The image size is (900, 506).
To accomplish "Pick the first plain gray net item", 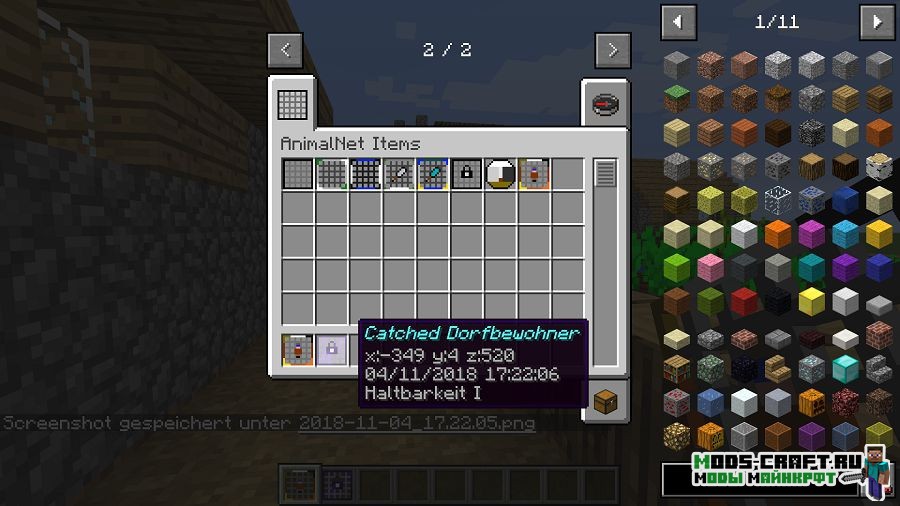I will [x=298, y=174].
